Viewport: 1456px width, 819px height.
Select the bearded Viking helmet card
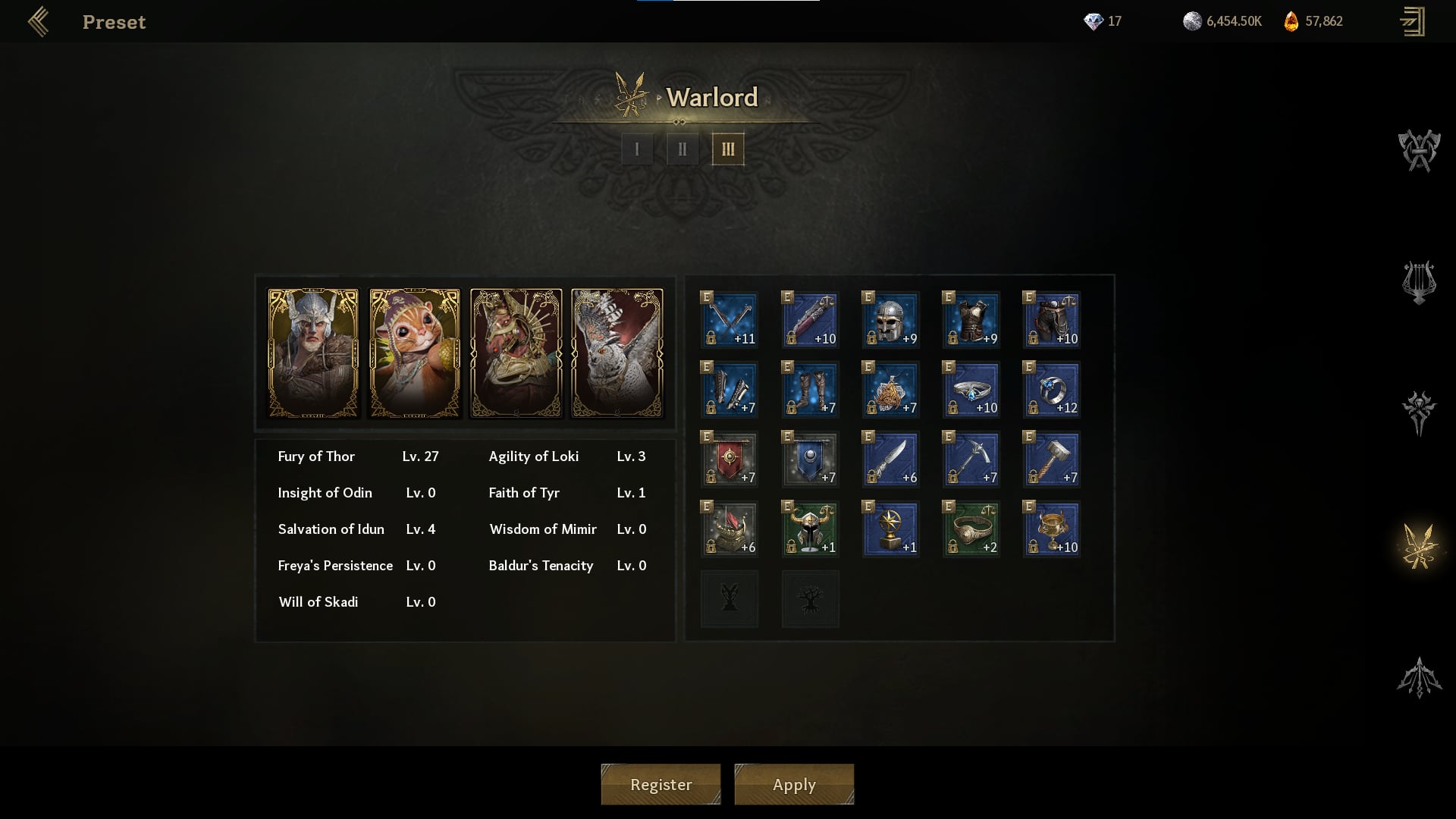click(313, 353)
